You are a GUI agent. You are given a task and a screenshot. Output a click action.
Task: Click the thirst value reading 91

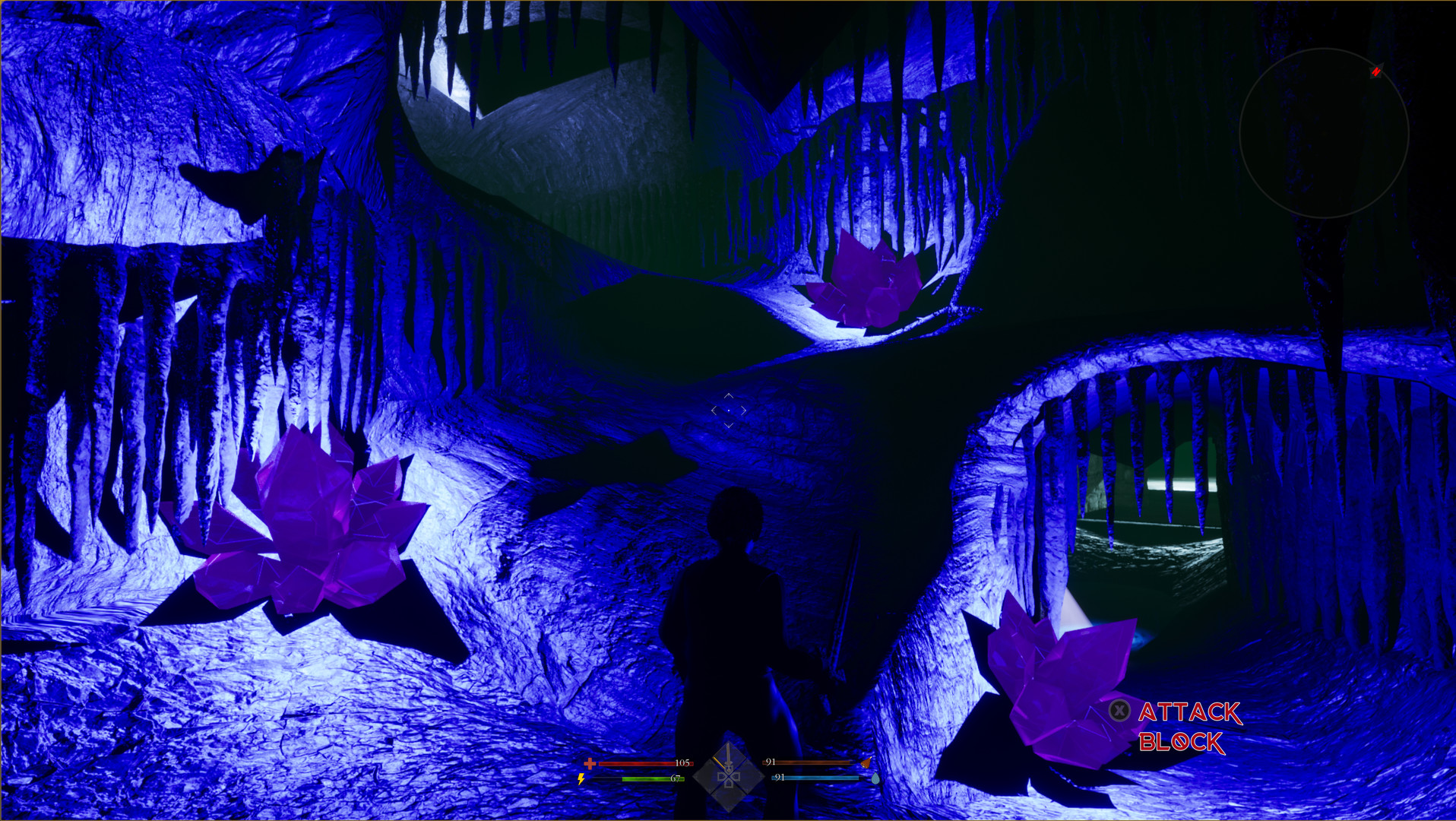780,778
